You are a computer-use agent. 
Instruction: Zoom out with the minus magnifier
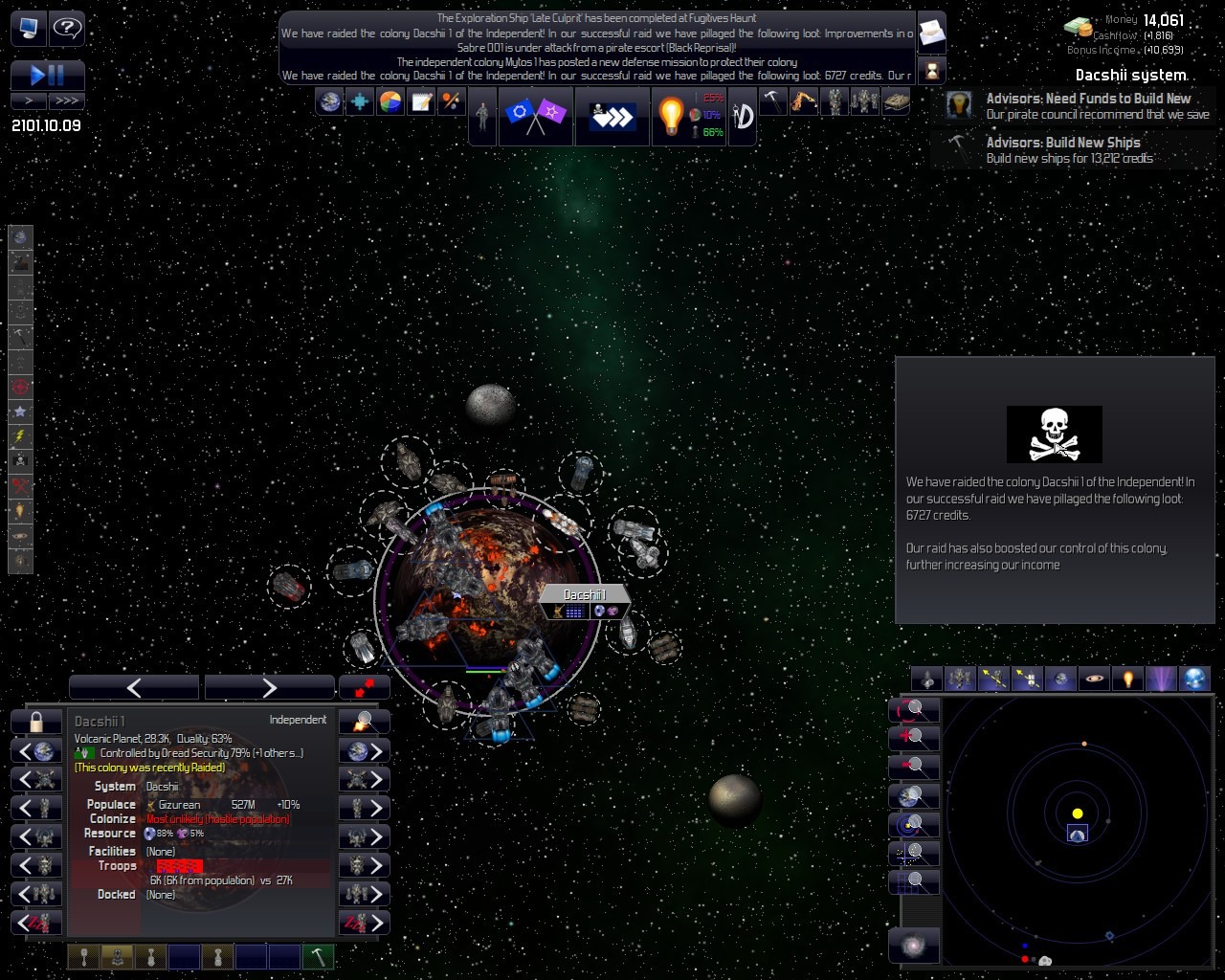point(914,766)
